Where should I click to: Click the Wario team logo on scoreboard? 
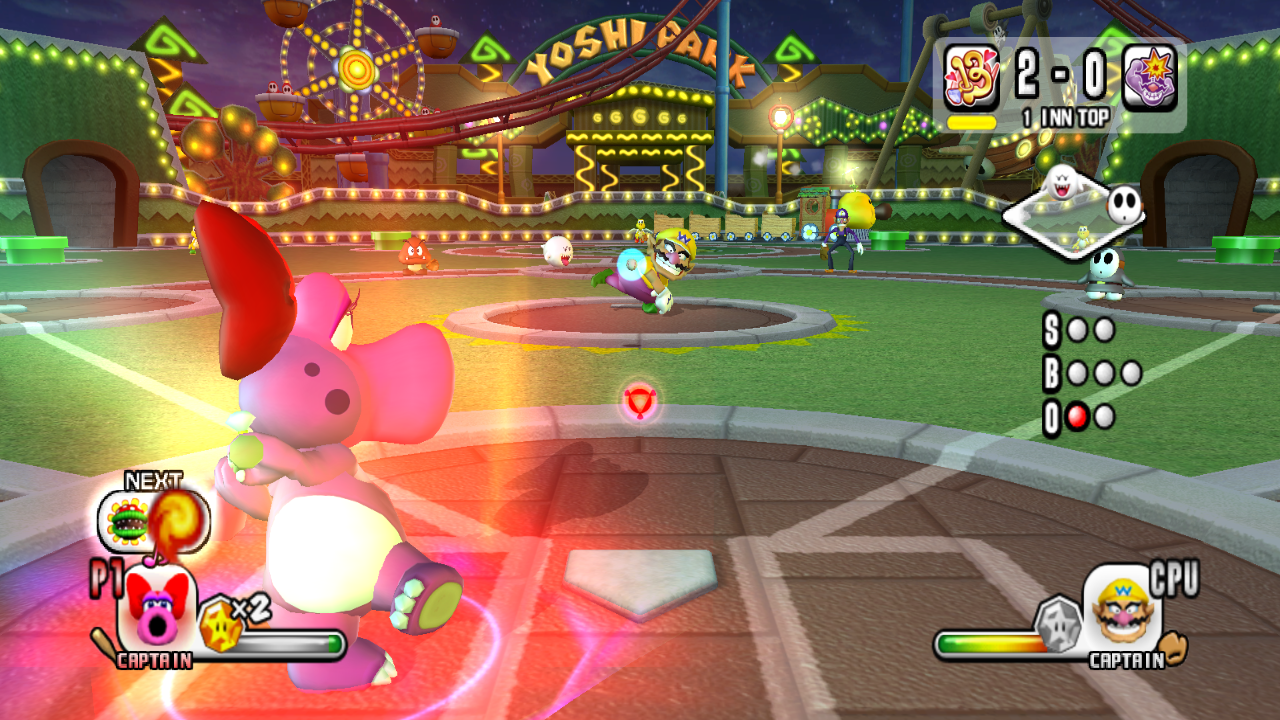pyautogui.click(x=1149, y=78)
